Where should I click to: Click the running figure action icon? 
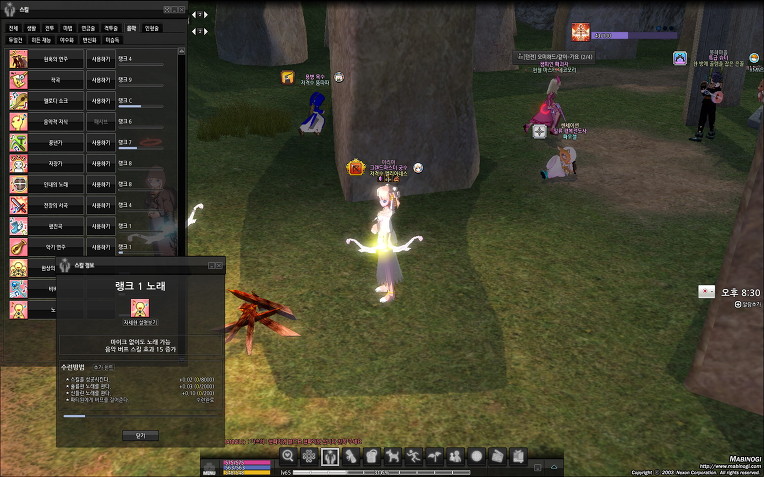point(413,456)
